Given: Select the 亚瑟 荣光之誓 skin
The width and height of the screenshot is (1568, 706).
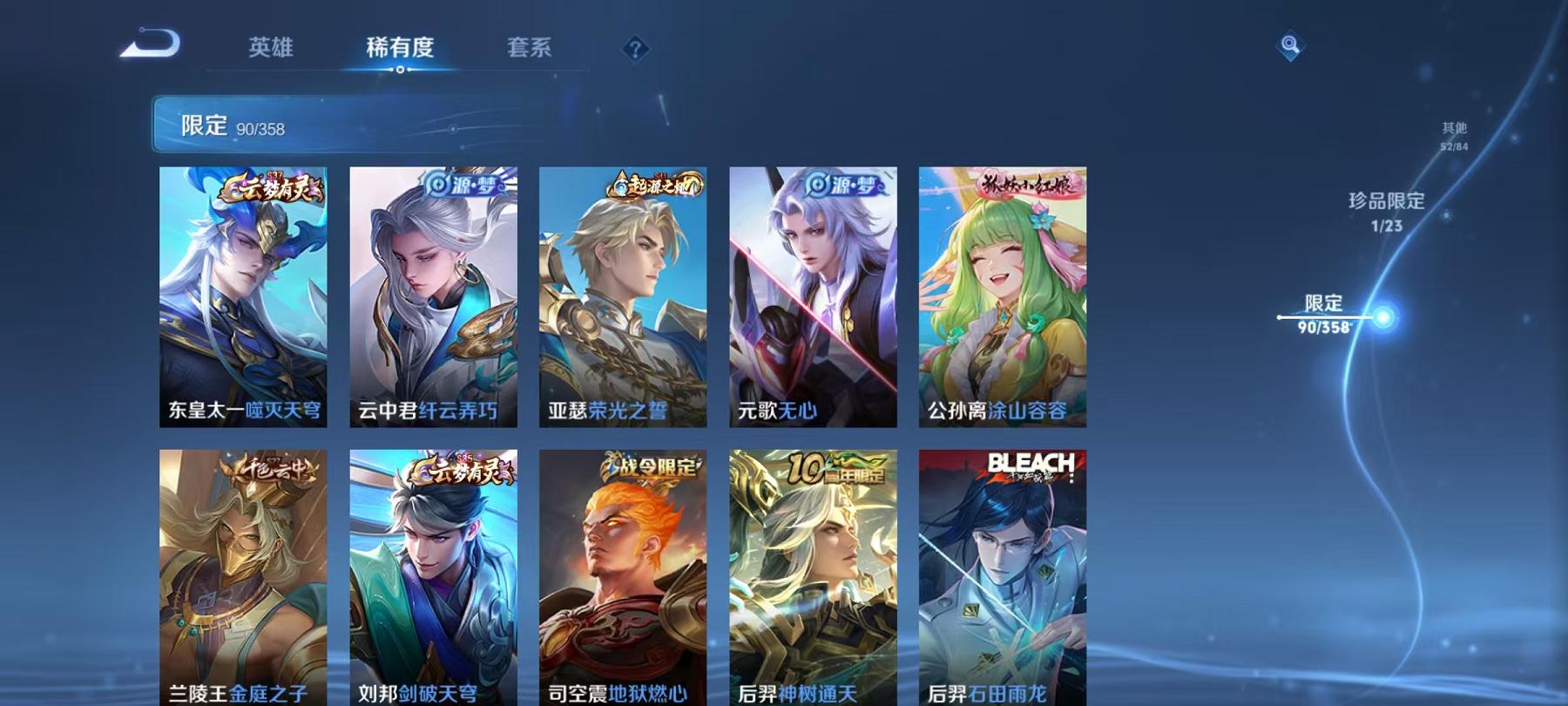Looking at the screenshot, I should click(x=620, y=296).
